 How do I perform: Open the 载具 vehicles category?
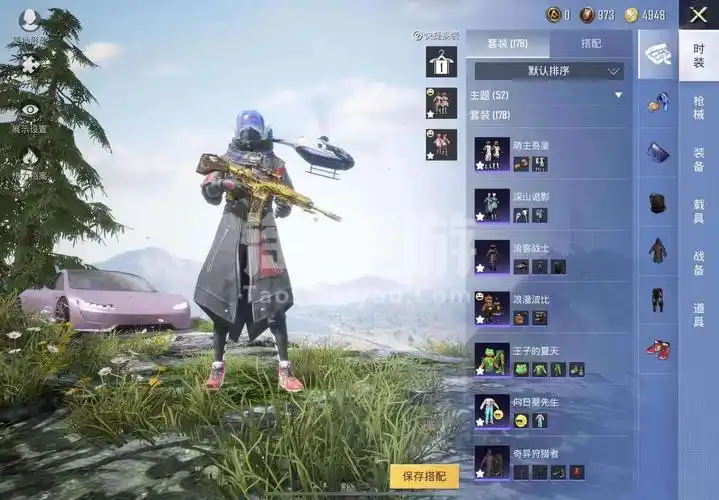698,210
